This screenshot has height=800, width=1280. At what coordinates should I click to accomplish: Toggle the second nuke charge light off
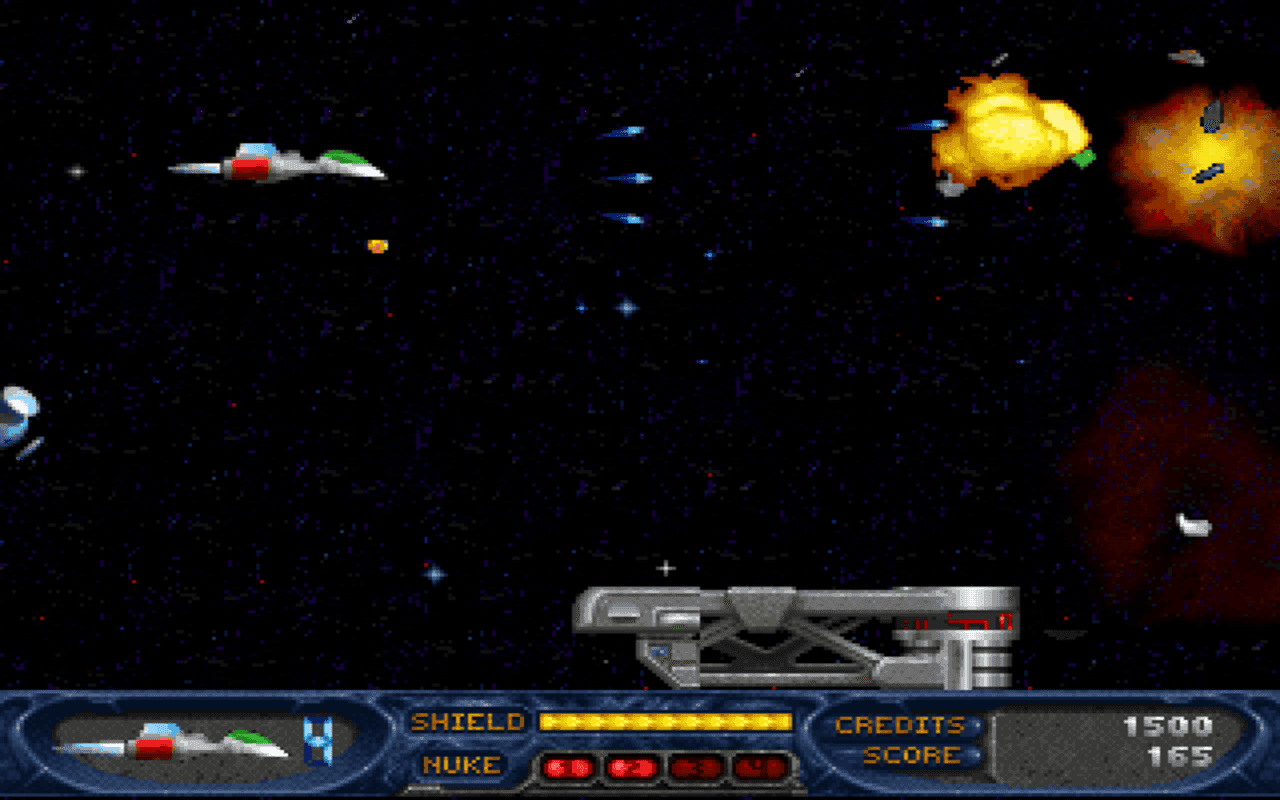tap(632, 768)
